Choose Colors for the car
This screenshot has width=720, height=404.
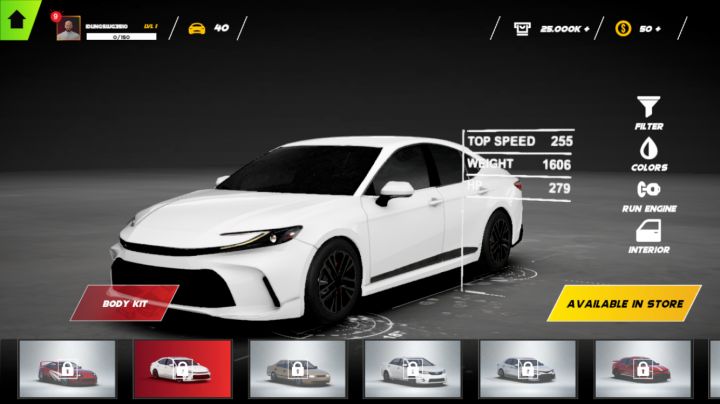648,153
